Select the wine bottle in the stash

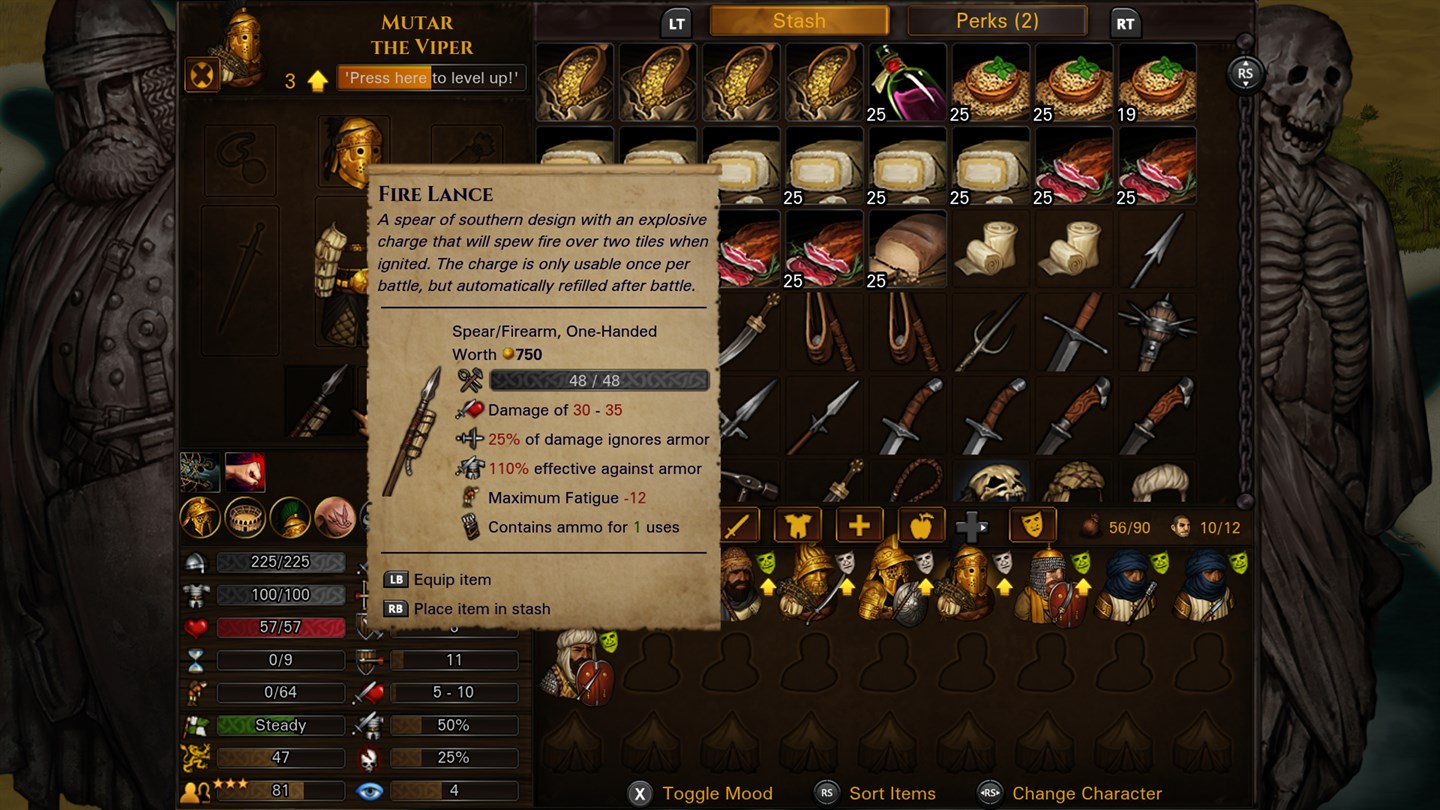point(908,83)
